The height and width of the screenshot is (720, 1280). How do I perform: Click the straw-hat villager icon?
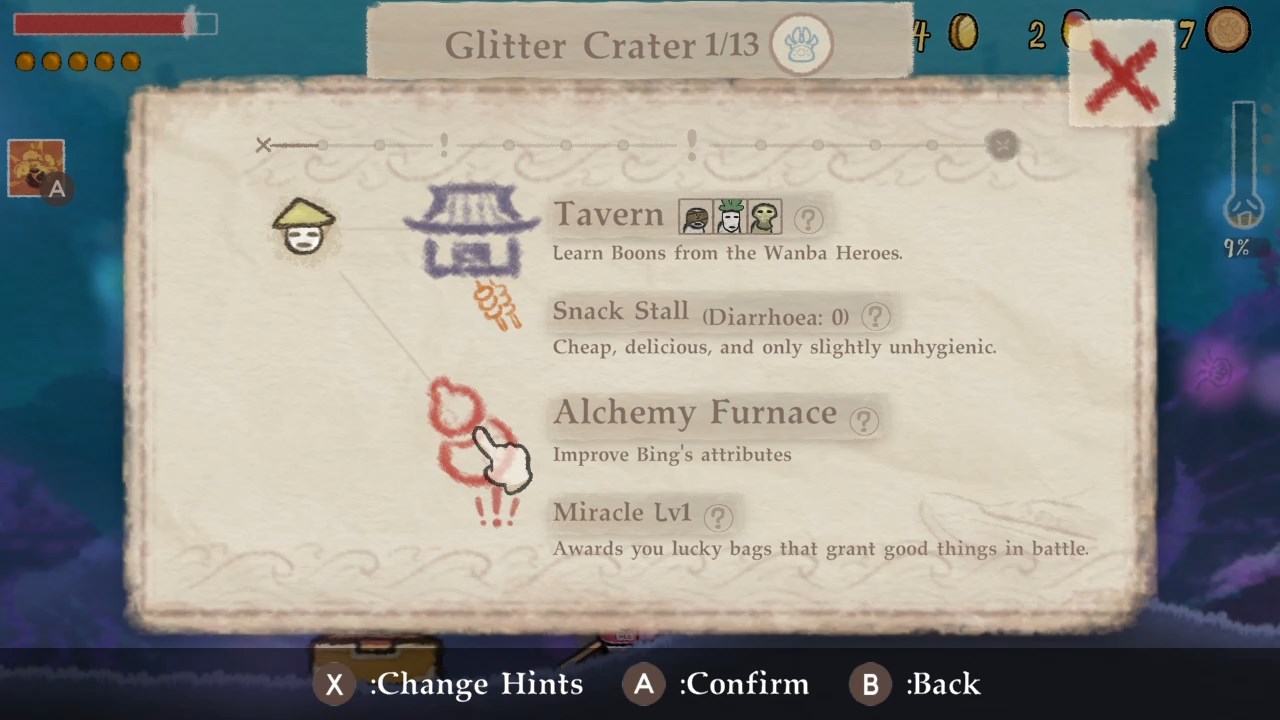303,227
